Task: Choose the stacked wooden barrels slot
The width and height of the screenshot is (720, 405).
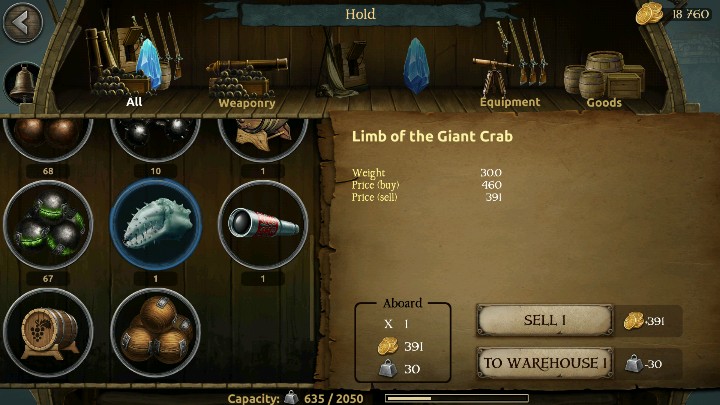Action: tap(156, 332)
